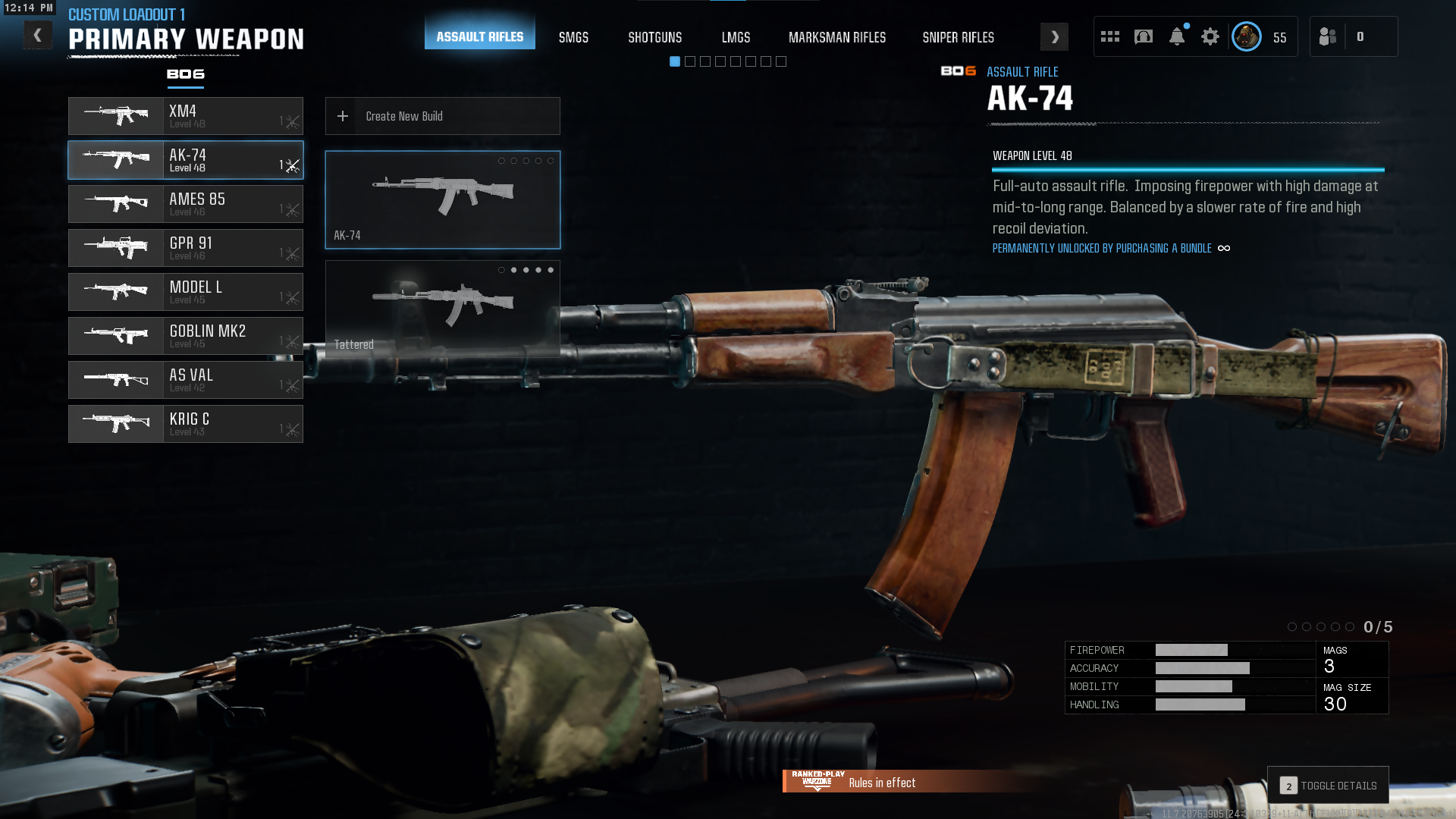The image size is (1456, 819).
Task: Select the LMGs tab
Action: [x=736, y=37]
